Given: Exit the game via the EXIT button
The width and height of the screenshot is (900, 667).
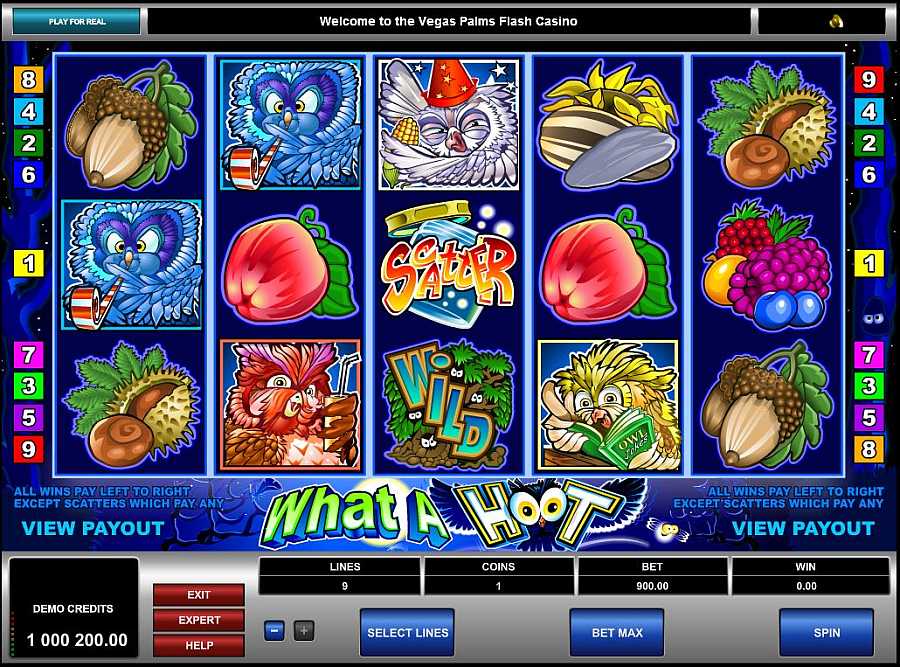Looking at the screenshot, I should pos(199,595).
